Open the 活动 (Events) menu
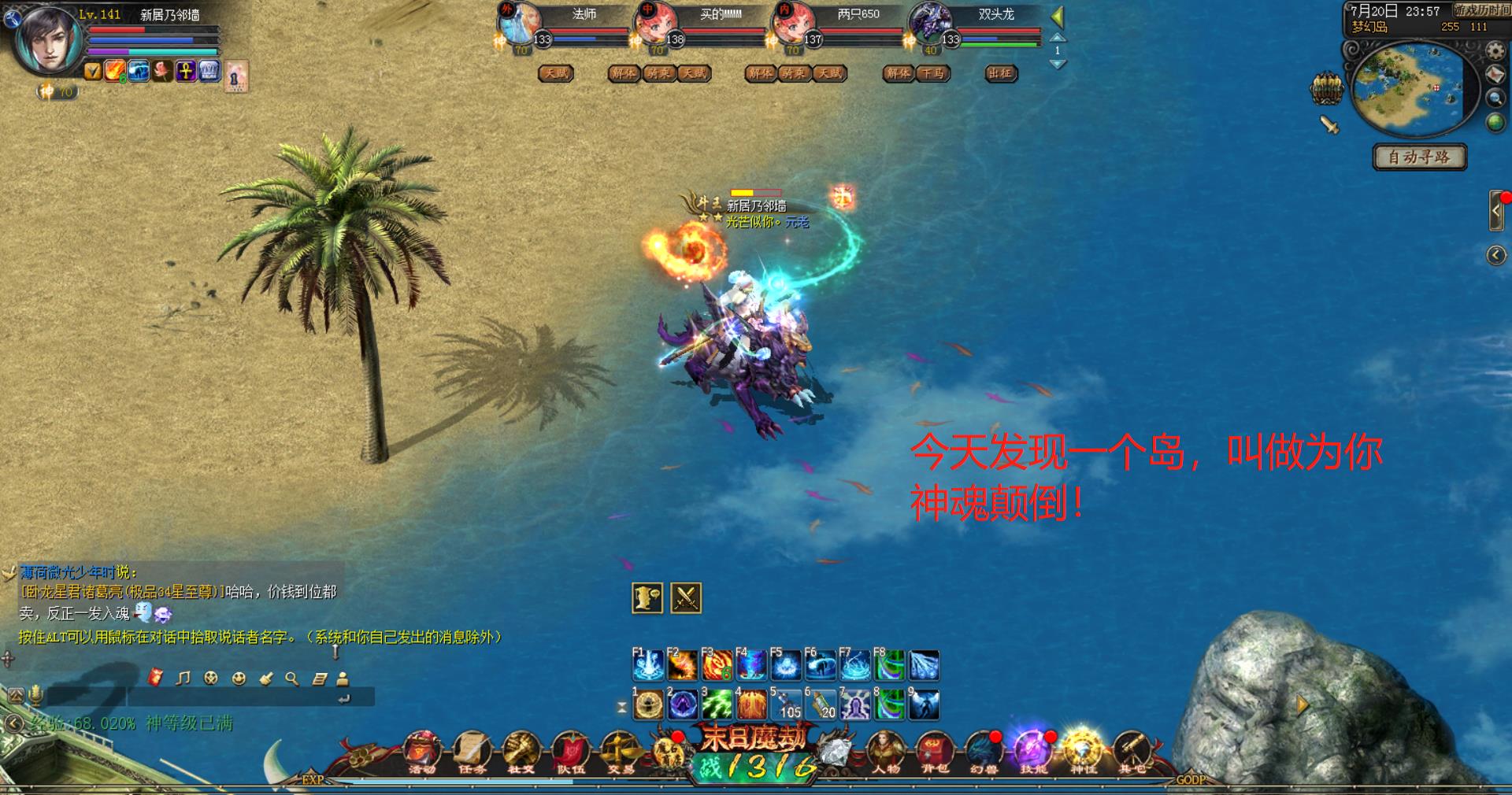 coord(422,750)
